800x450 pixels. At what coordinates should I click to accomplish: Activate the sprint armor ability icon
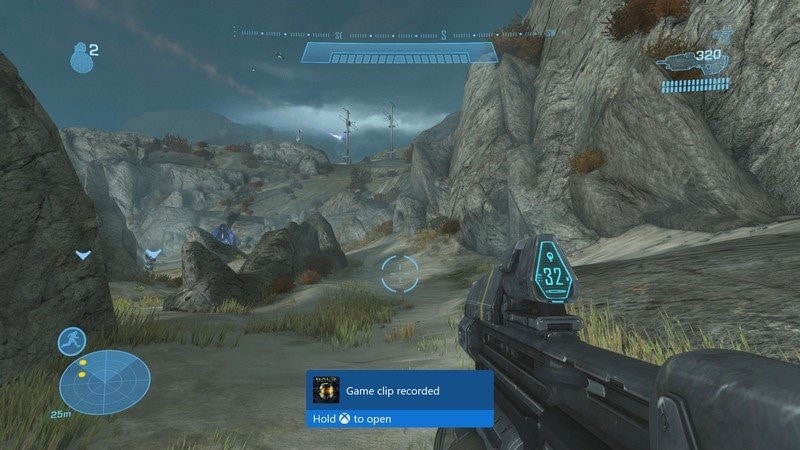pyautogui.click(x=72, y=341)
